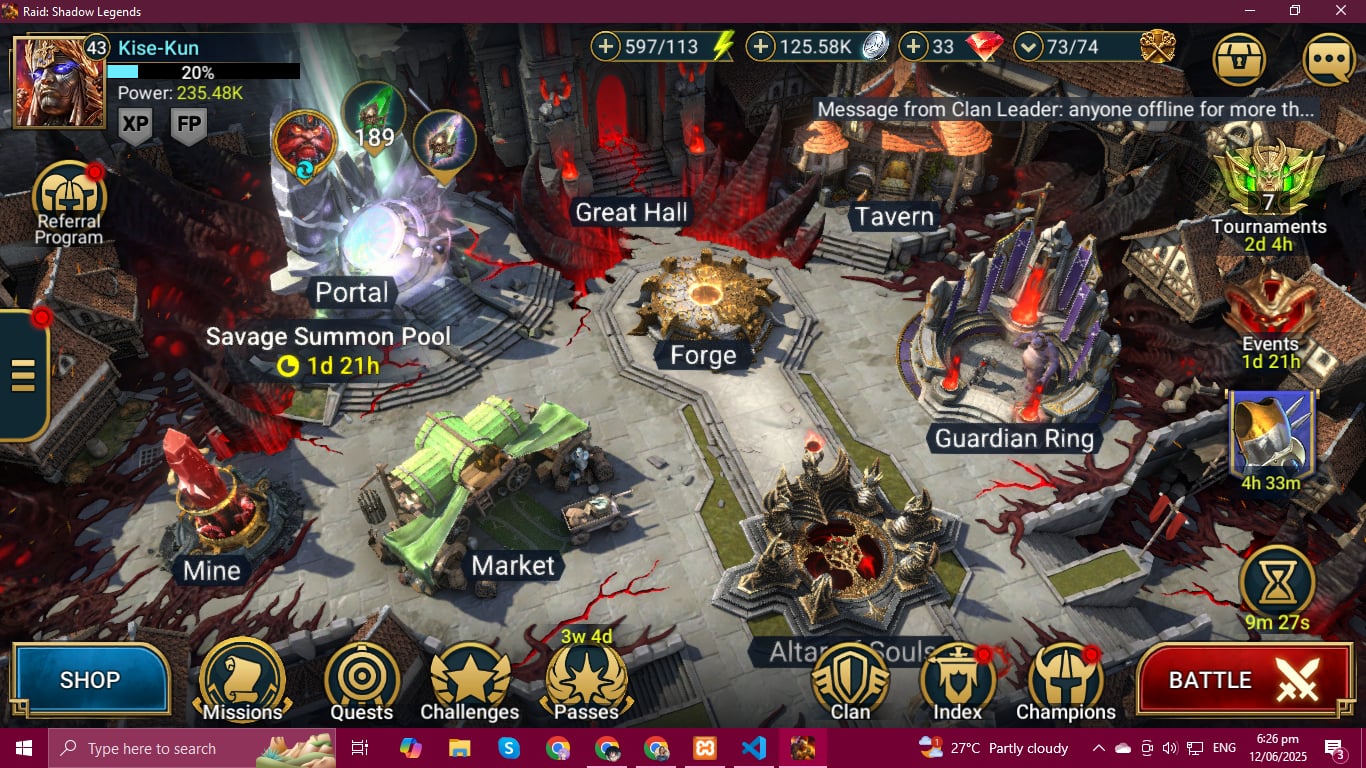Open the Missions menu

coord(242,682)
